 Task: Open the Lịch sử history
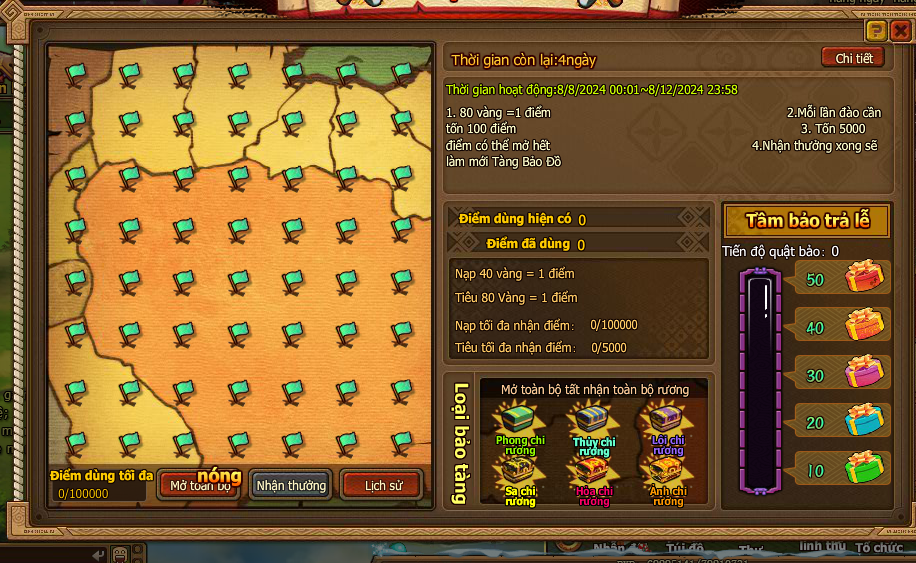click(x=383, y=486)
